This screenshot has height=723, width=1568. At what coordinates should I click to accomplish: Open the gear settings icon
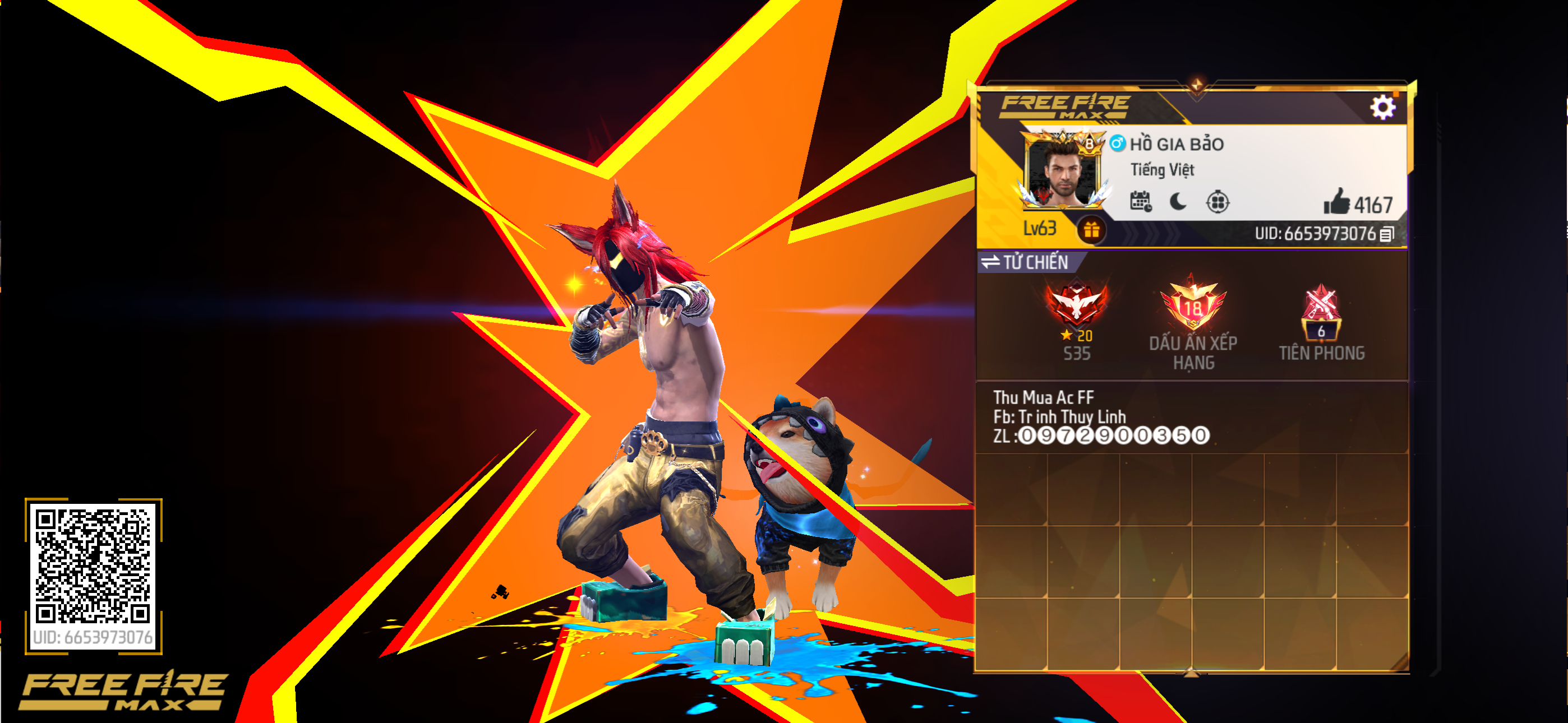(1382, 108)
